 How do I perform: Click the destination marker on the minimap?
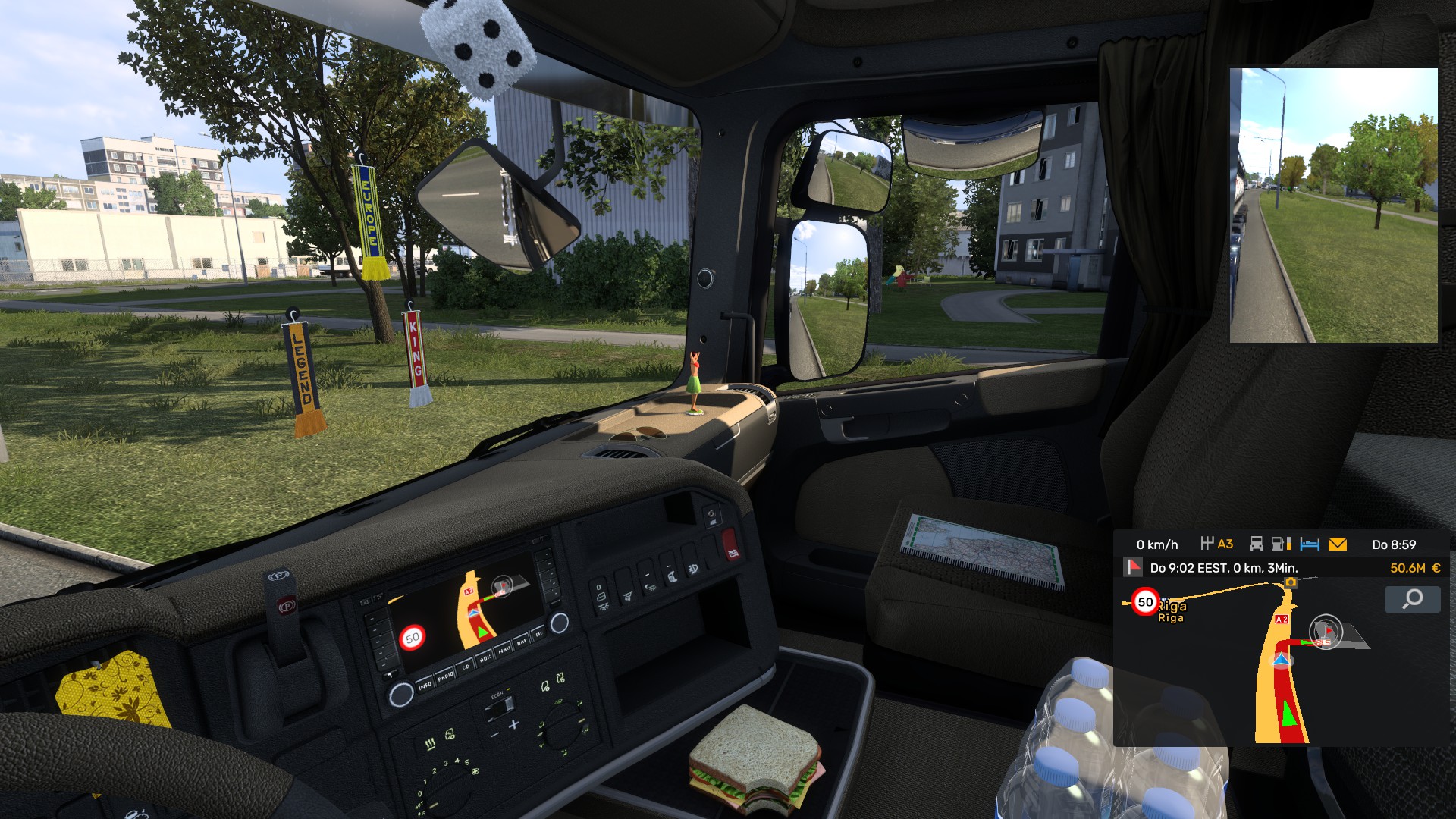1326,631
